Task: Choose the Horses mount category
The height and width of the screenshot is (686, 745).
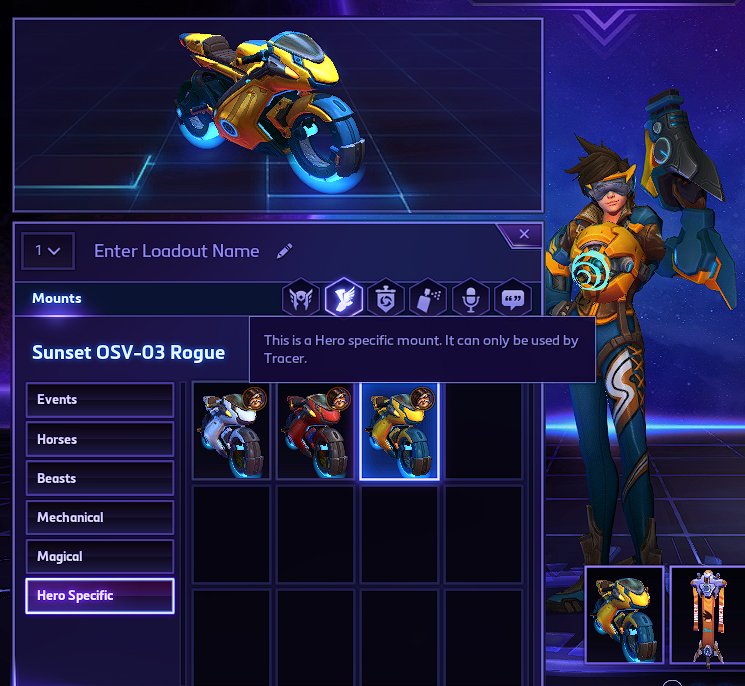Action: 100,439
